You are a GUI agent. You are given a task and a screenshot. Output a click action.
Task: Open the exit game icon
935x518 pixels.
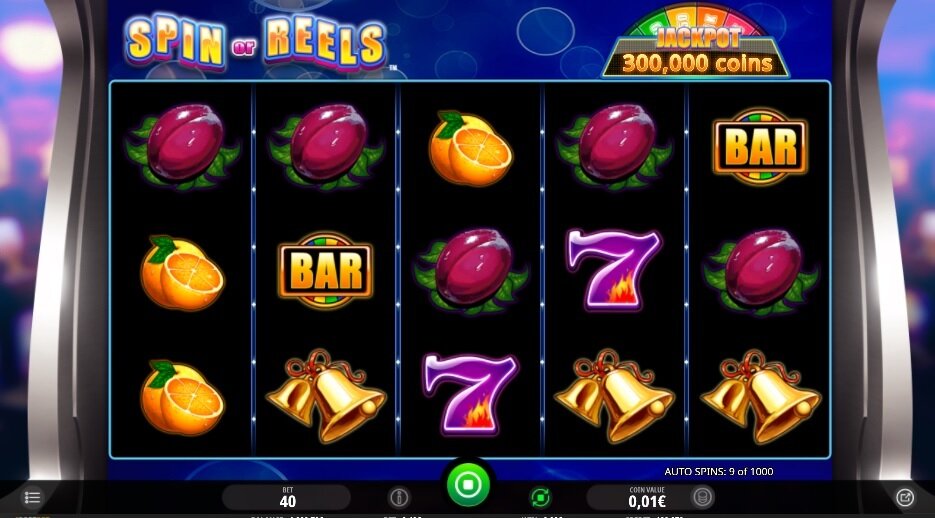point(904,497)
